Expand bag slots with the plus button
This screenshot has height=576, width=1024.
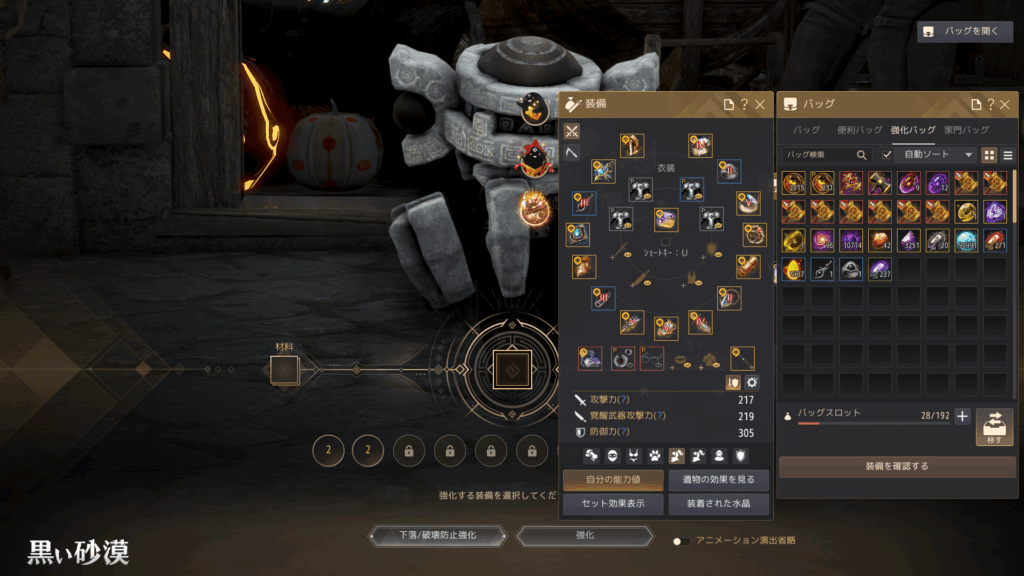[x=962, y=416]
